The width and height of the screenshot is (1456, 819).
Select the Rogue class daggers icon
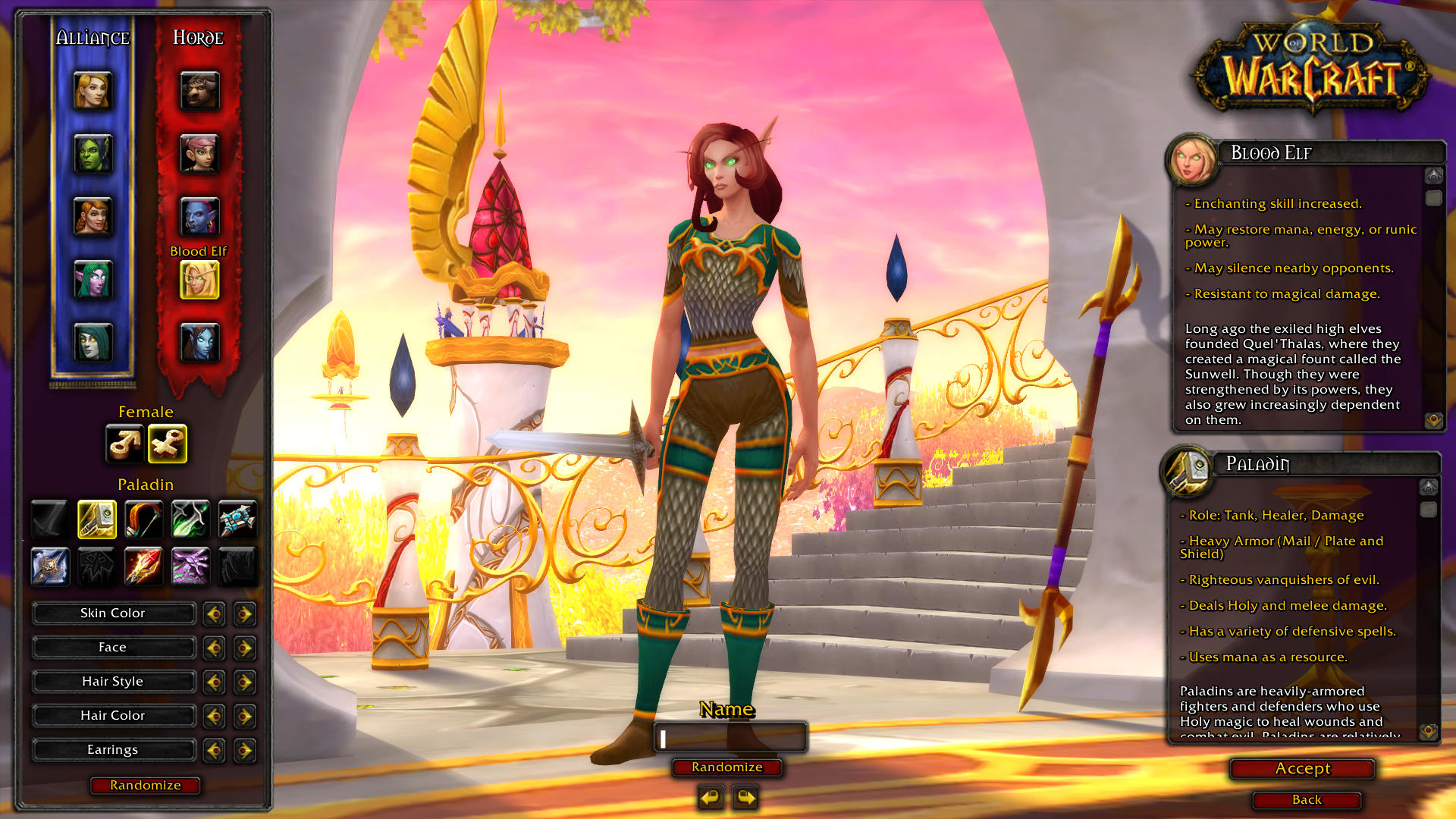point(190,519)
